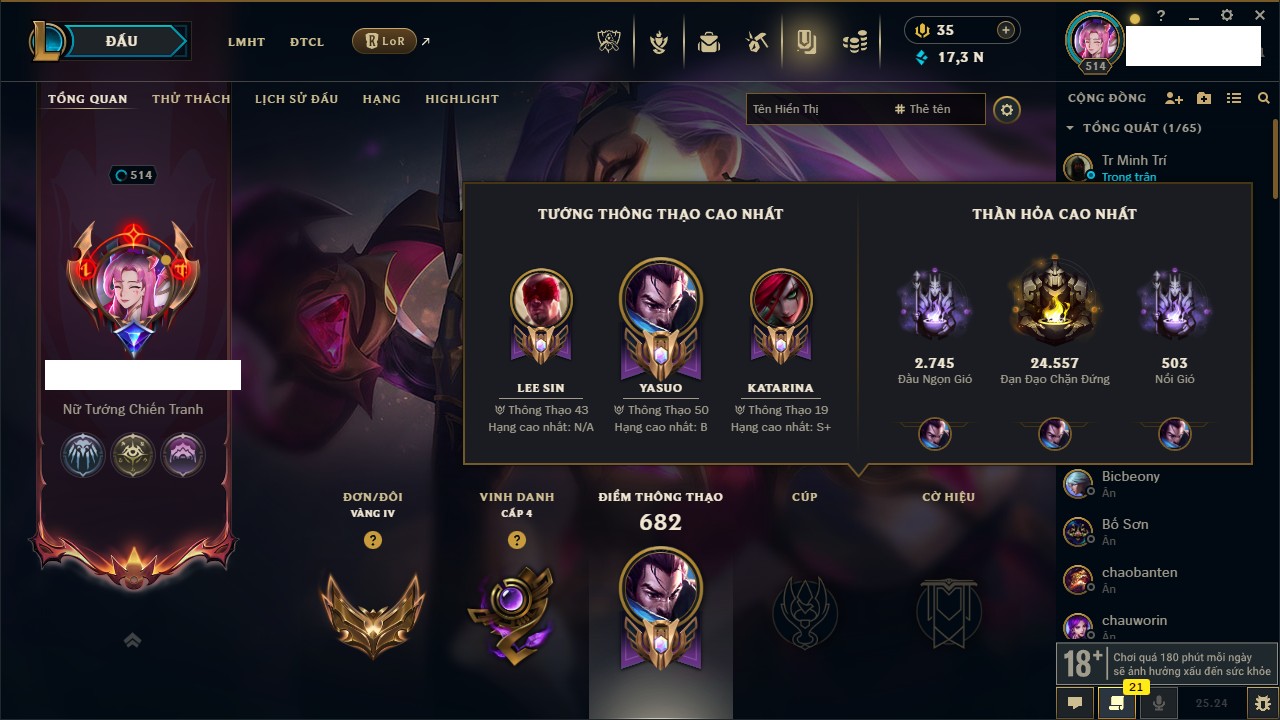Click the bug report button
Screen dimensions: 1280x720
pos(1262,703)
